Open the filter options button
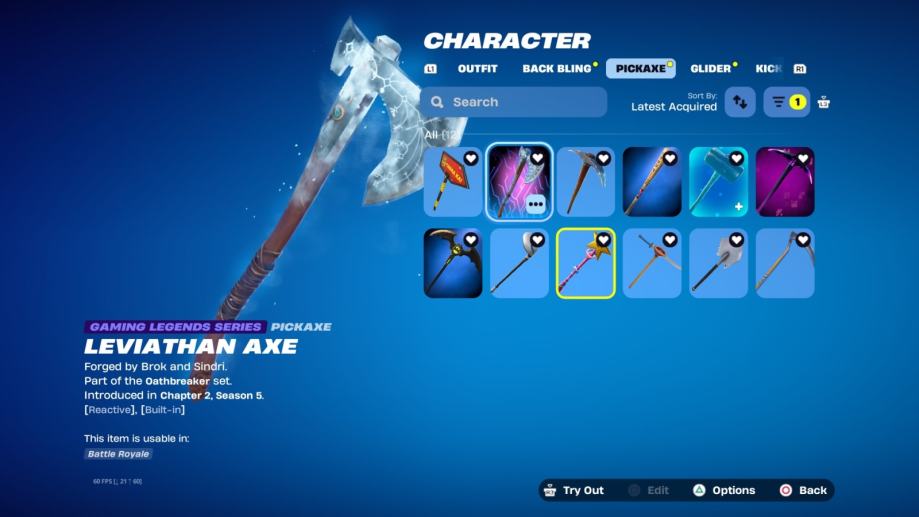 point(786,102)
